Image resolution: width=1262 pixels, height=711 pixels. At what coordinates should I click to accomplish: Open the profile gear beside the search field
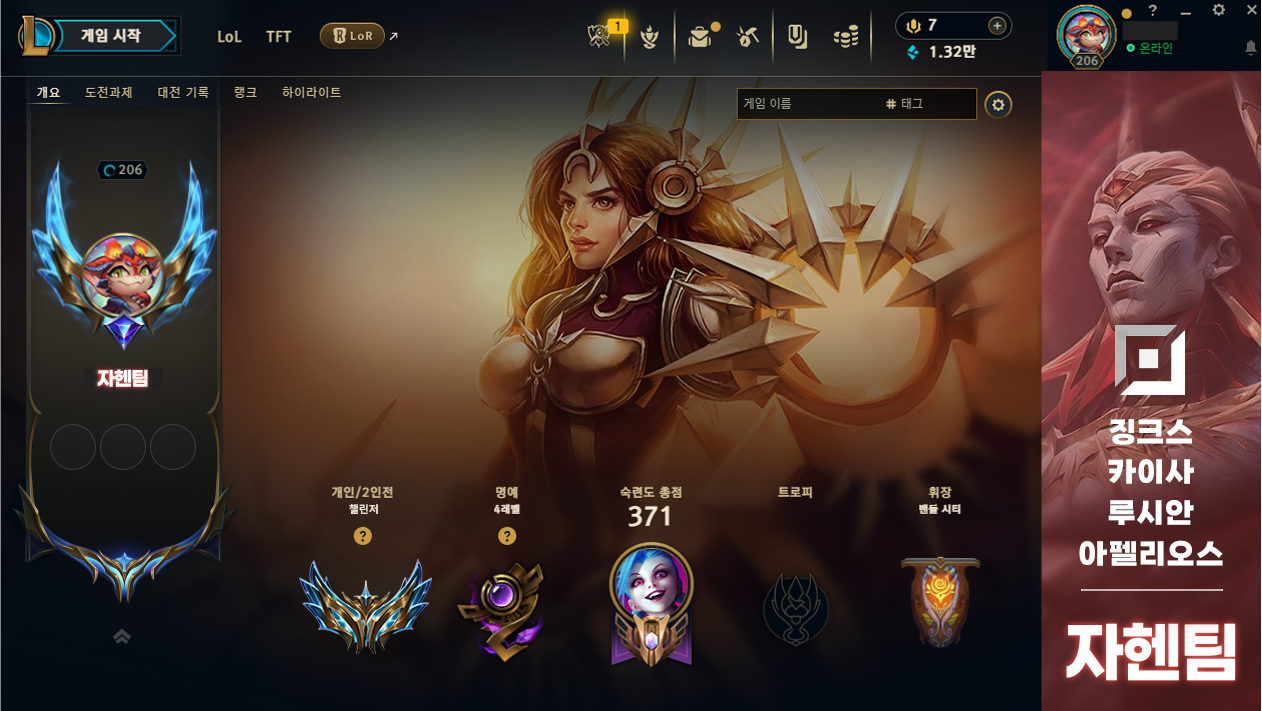click(x=997, y=104)
